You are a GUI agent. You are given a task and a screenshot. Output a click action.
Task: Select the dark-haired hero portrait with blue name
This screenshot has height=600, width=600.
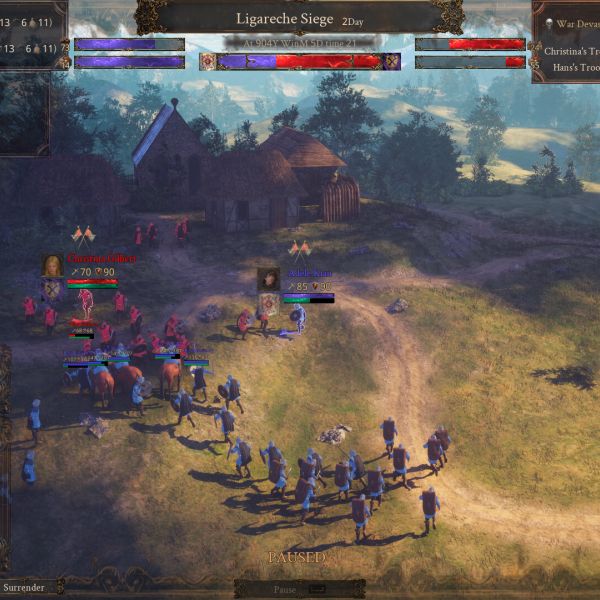tap(268, 279)
